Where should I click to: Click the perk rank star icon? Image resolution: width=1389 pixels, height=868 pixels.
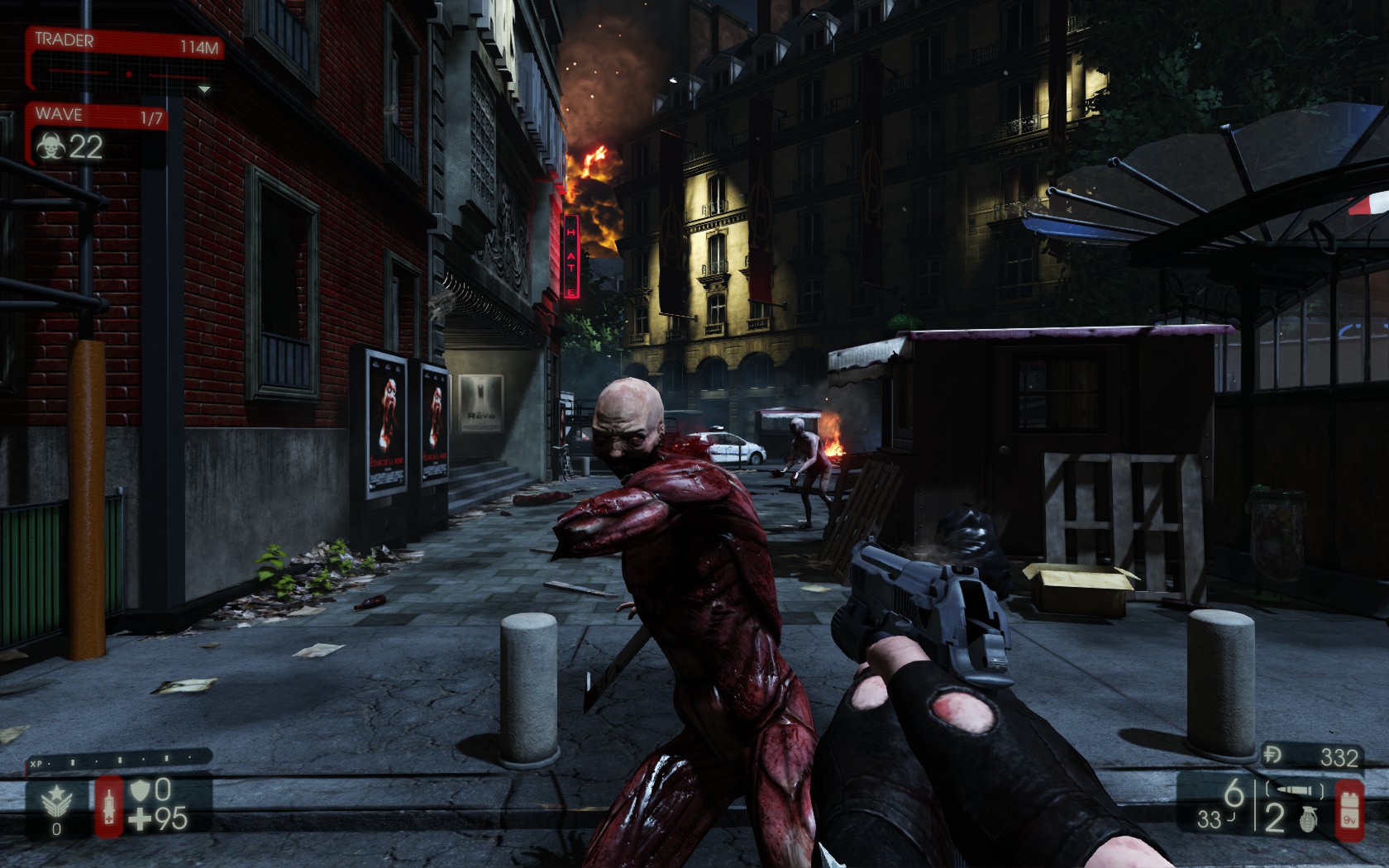click(x=56, y=800)
